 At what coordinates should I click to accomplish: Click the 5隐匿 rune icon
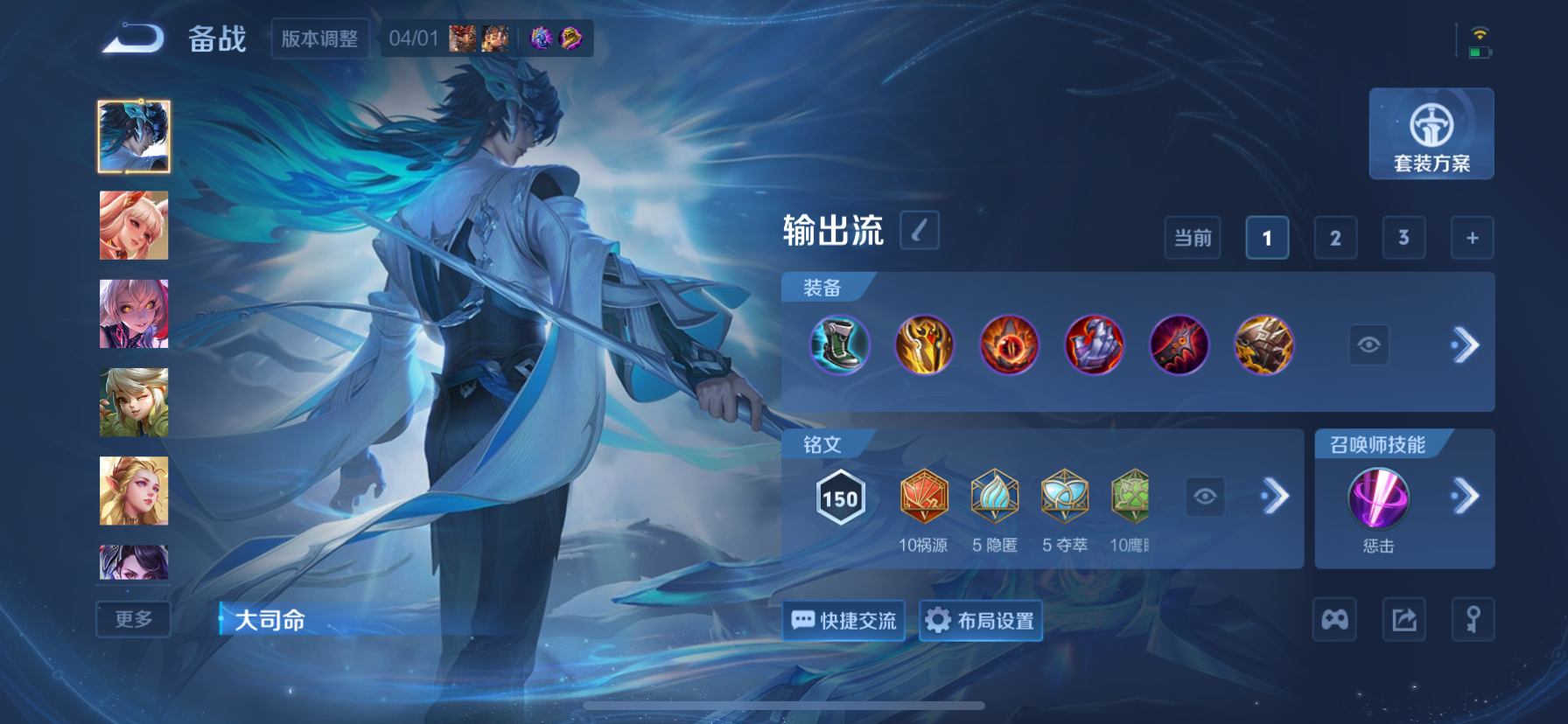point(994,497)
